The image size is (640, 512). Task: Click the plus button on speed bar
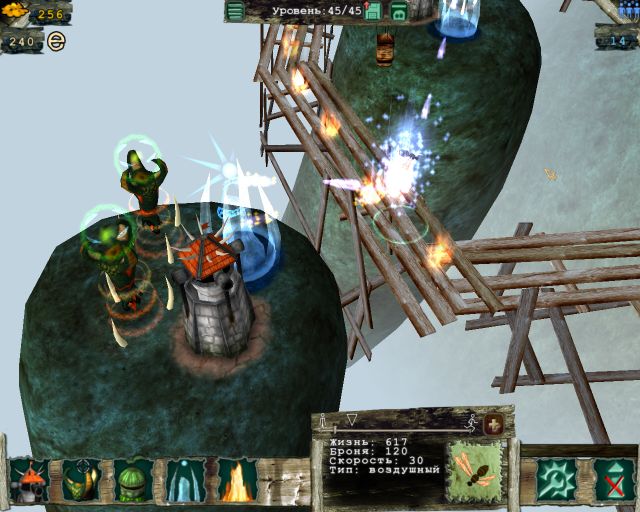pyautogui.click(x=493, y=424)
